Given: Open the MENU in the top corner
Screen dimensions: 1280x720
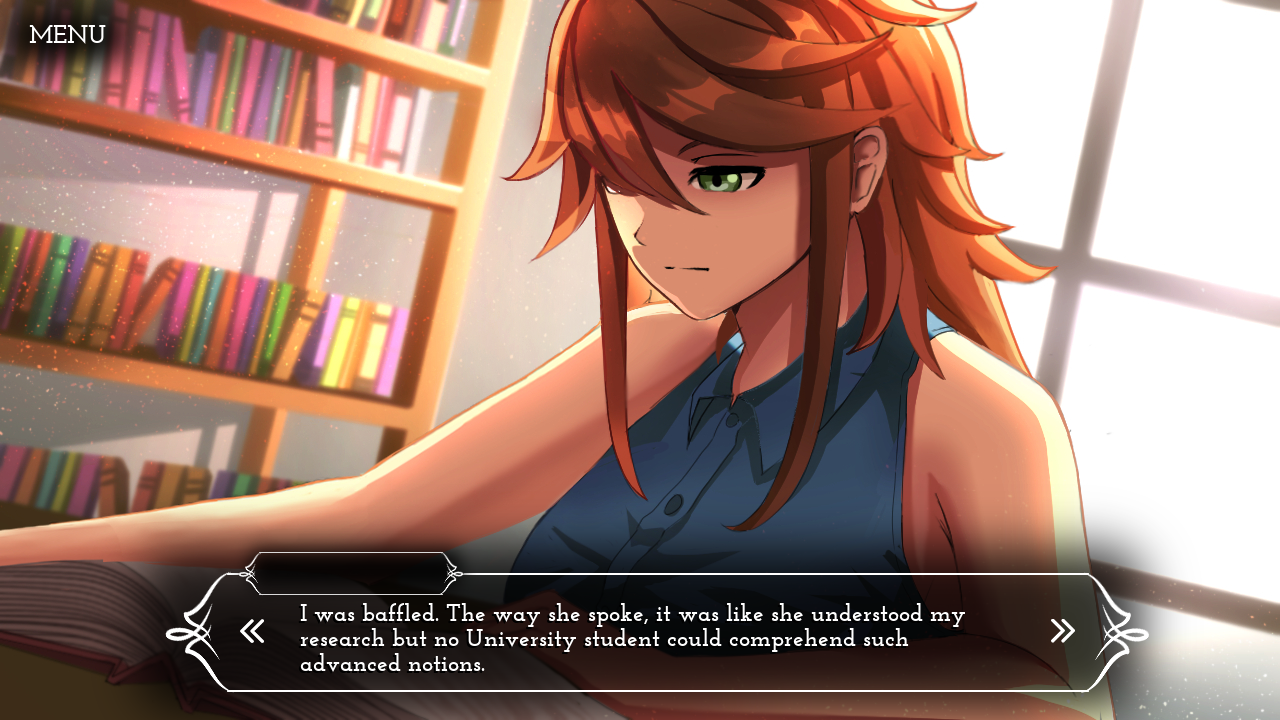Looking at the screenshot, I should (x=67, y=36).
